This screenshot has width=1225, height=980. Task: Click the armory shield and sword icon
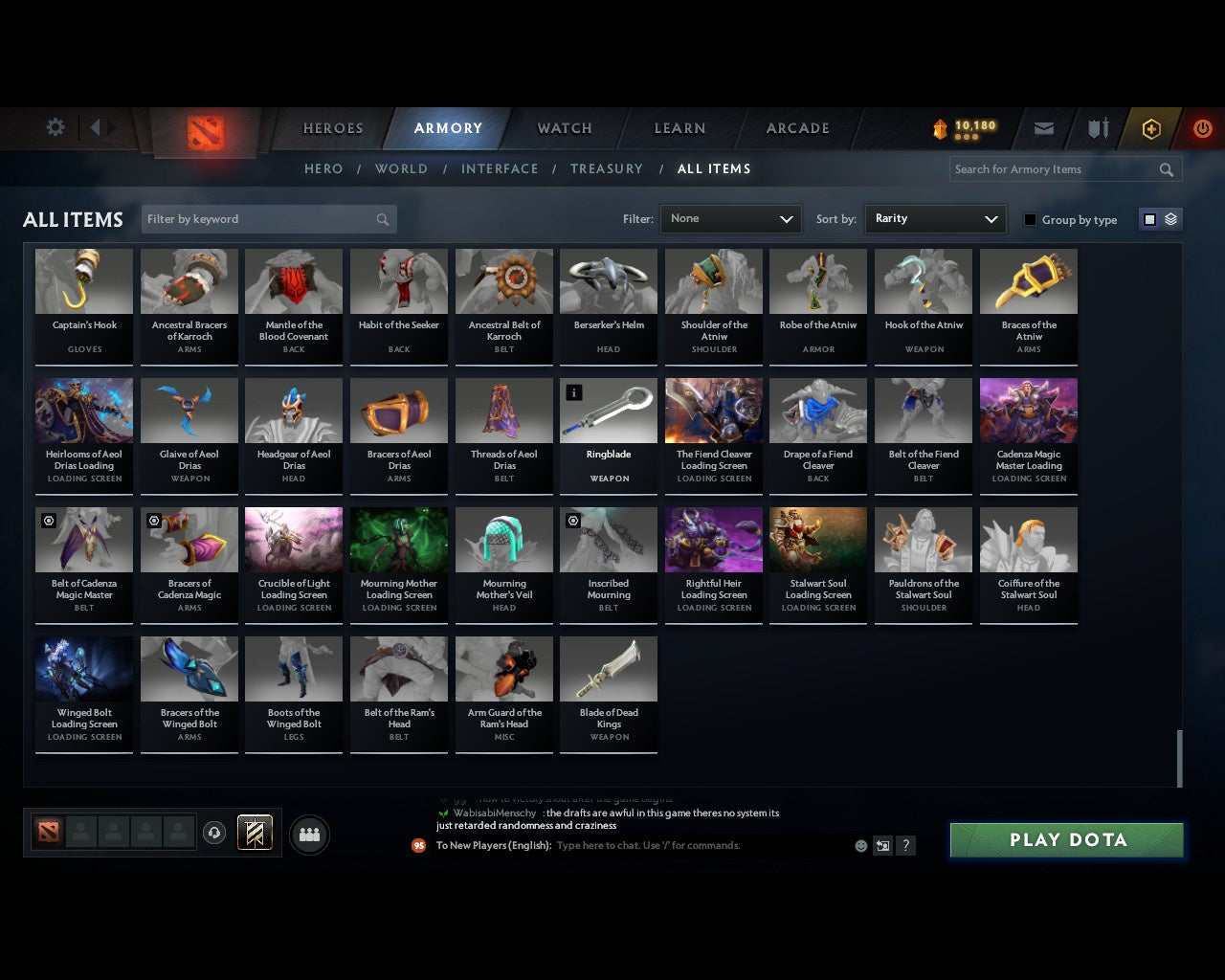click(1097, 128)
